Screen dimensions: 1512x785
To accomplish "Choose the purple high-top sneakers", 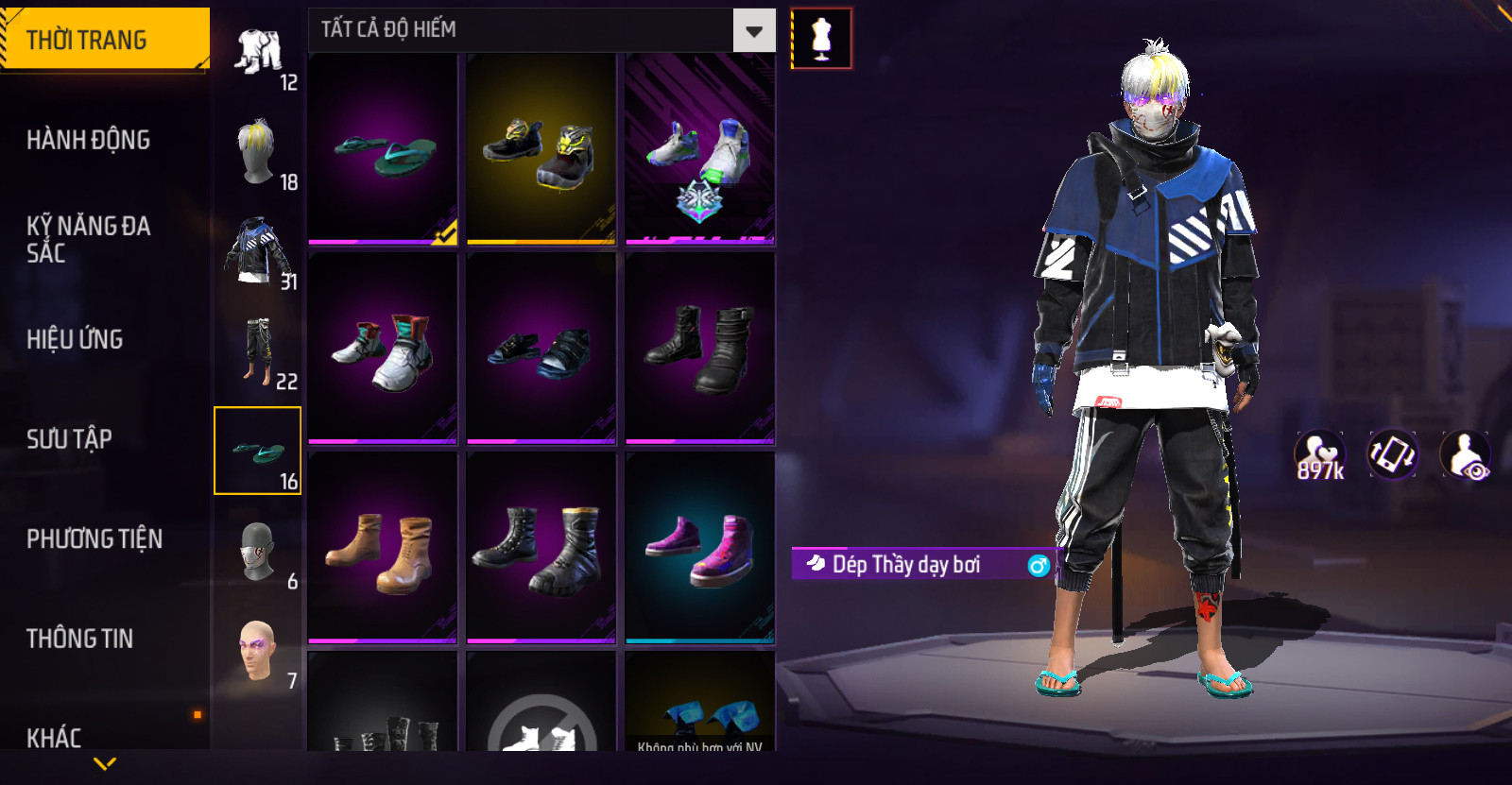I will (699, 550).
